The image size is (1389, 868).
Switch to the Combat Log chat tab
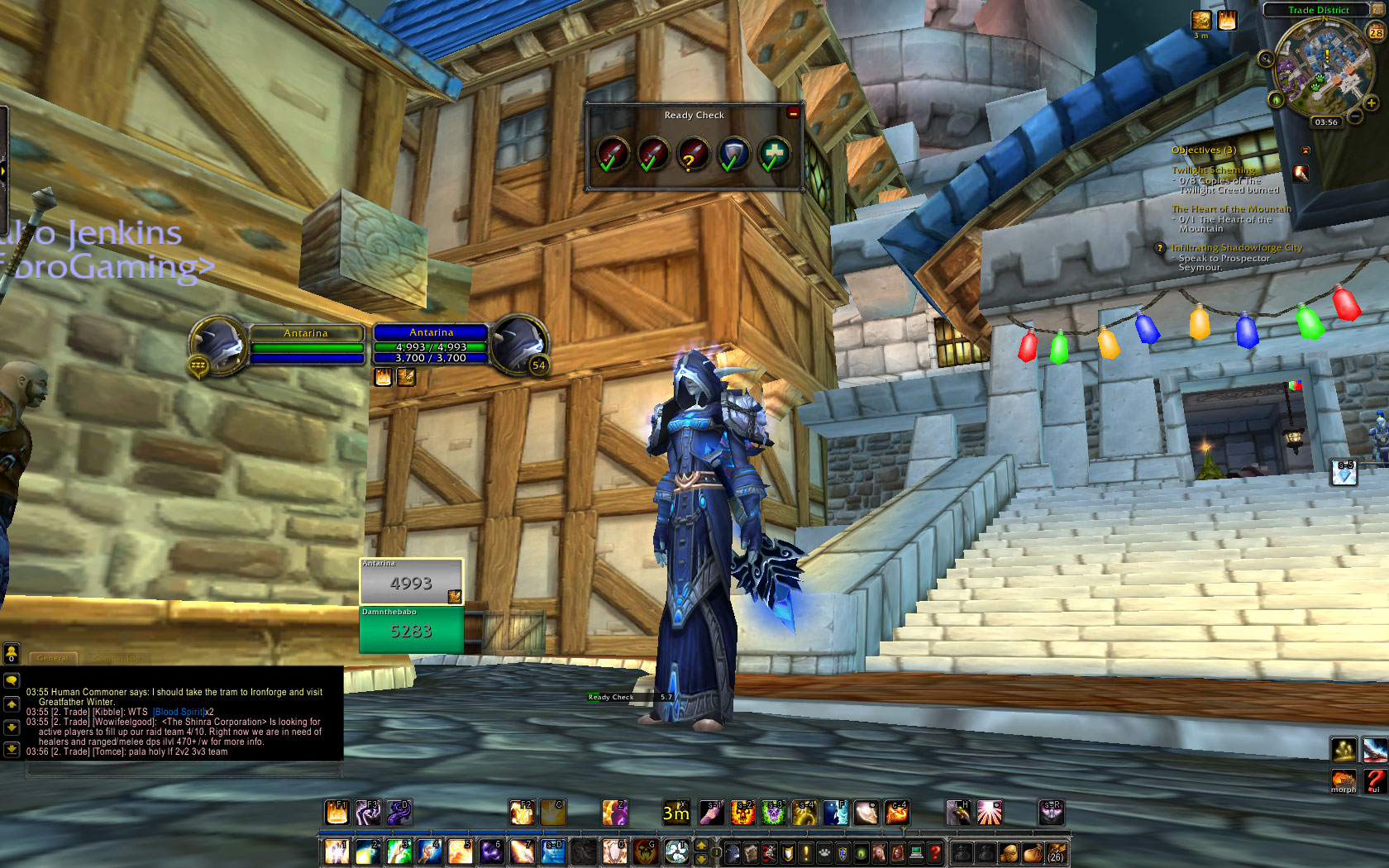click(117, 658)
